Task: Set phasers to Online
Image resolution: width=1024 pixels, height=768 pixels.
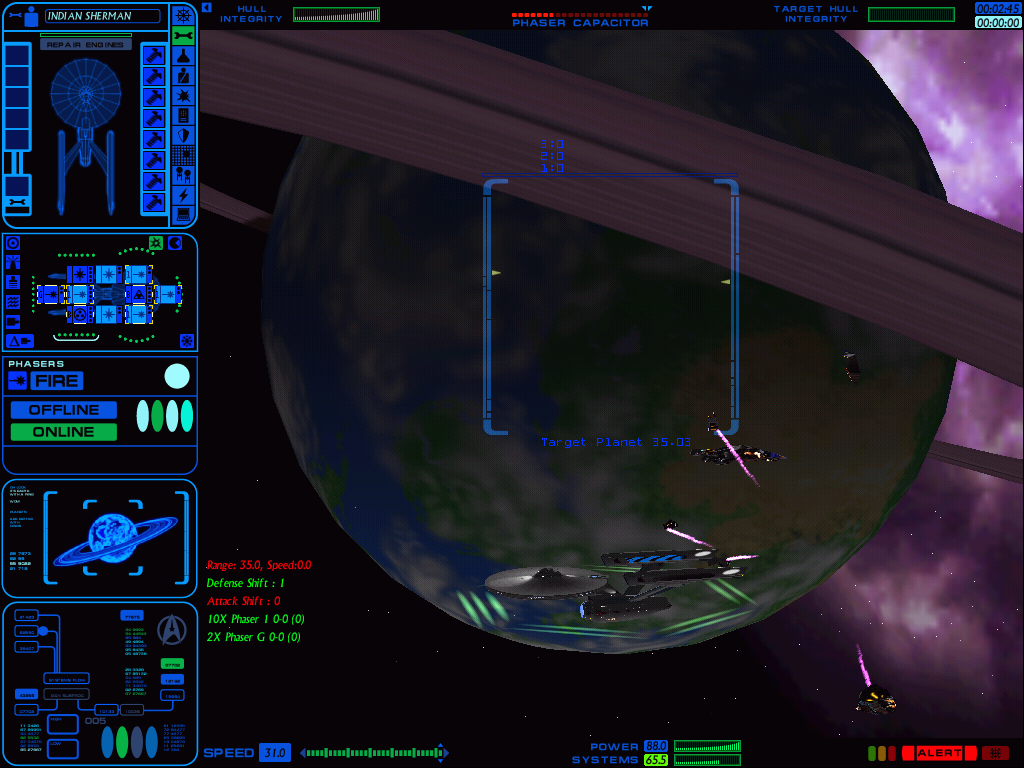Action: coord(63,432)
